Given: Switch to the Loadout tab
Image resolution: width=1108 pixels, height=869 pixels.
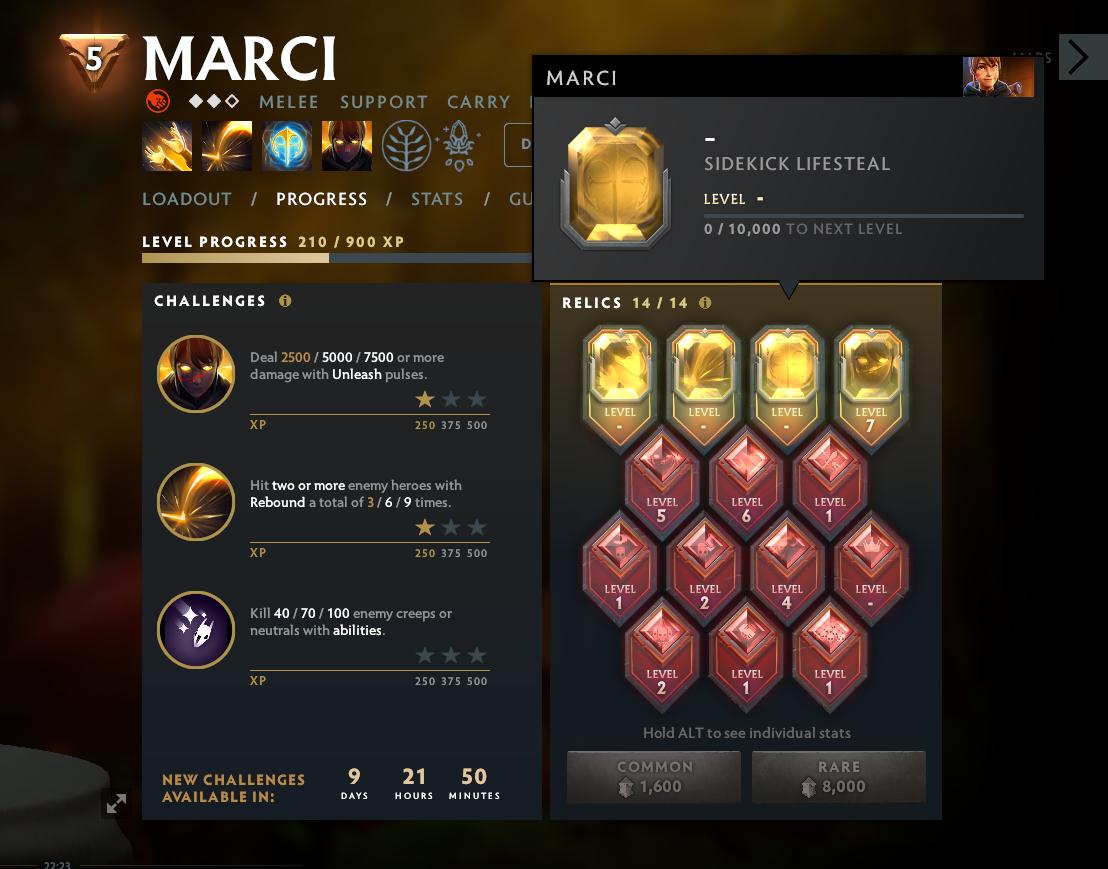Looking at the screenshot, I should click(186, 199).
